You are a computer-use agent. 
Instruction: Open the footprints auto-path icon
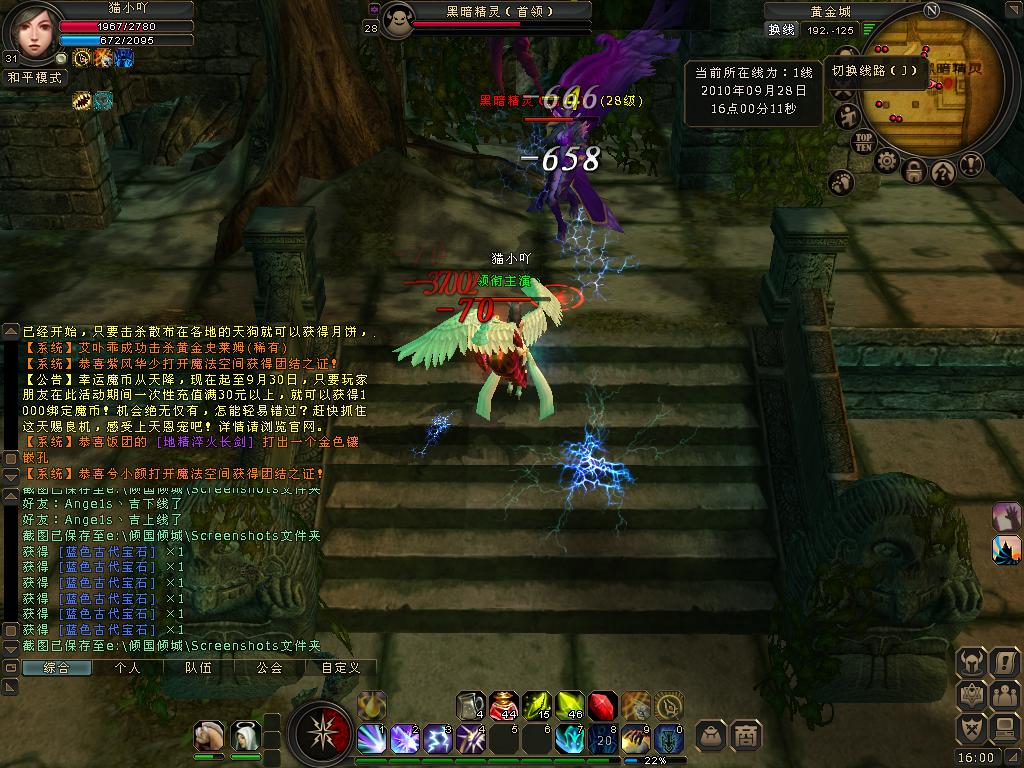(841, 183)
